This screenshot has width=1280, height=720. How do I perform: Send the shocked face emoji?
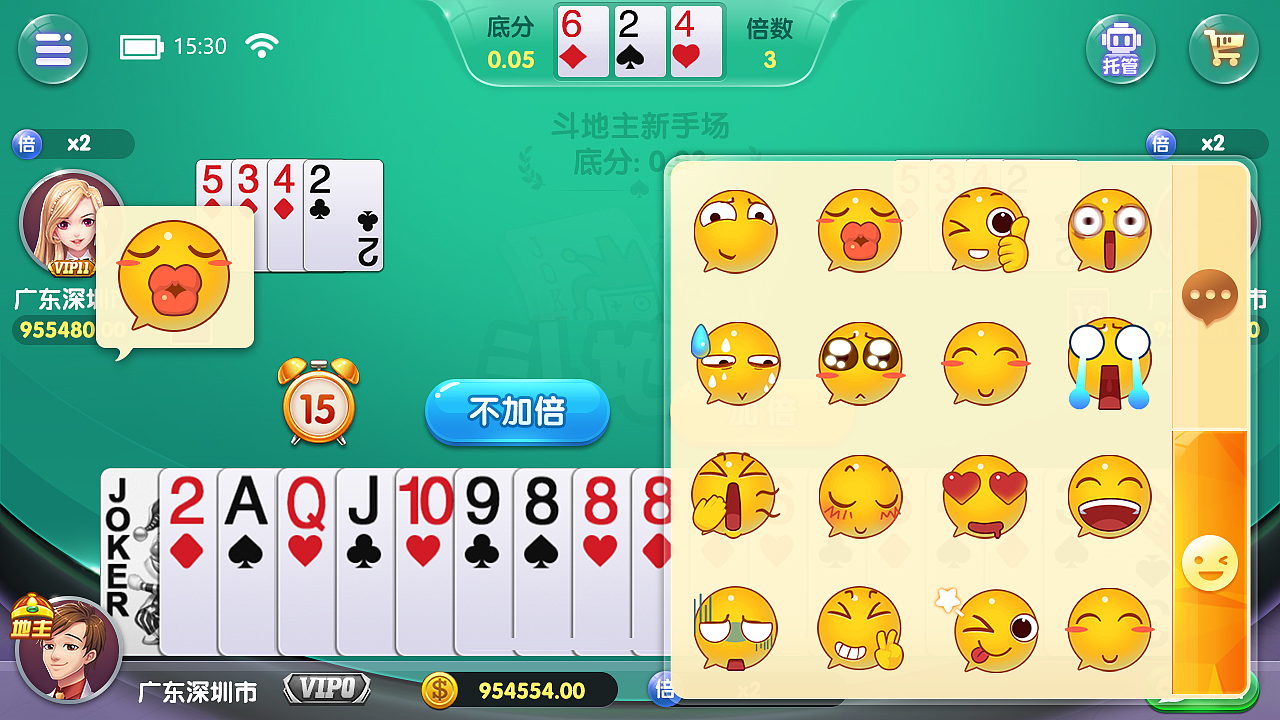(1110, 229)
